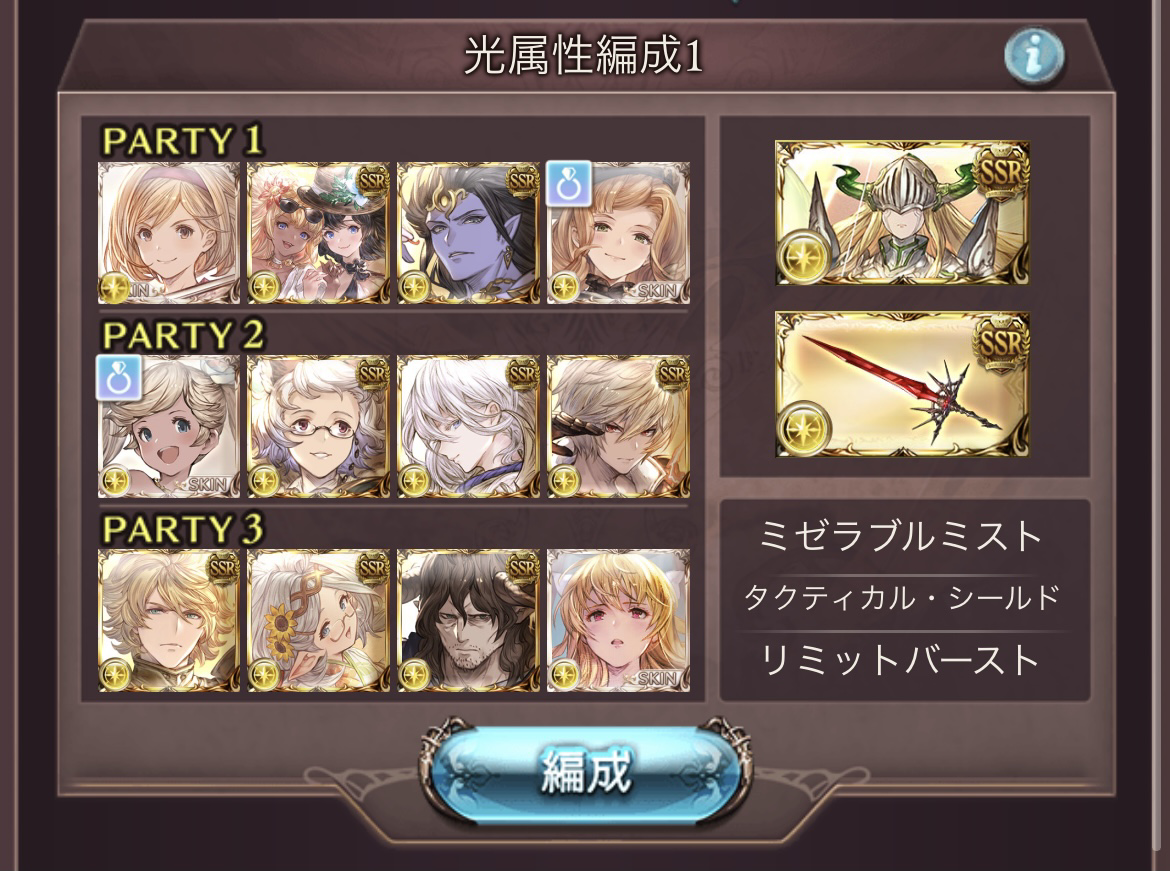Select the glasses-wearing white-haired character
Screen dimensions: 1170x871
click(318, 427)
